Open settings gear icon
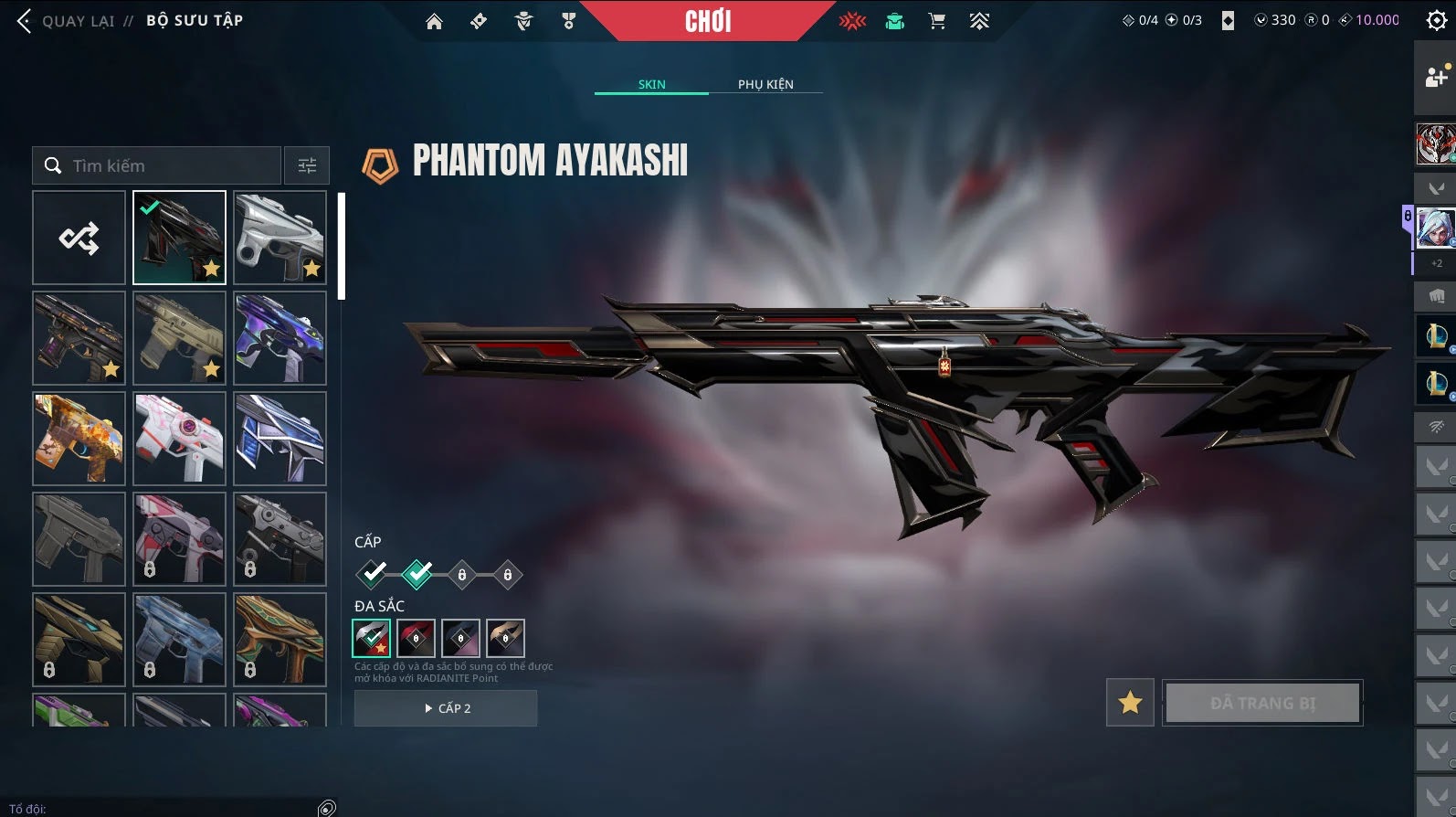1456x817 pixels. pos(1436,21)
